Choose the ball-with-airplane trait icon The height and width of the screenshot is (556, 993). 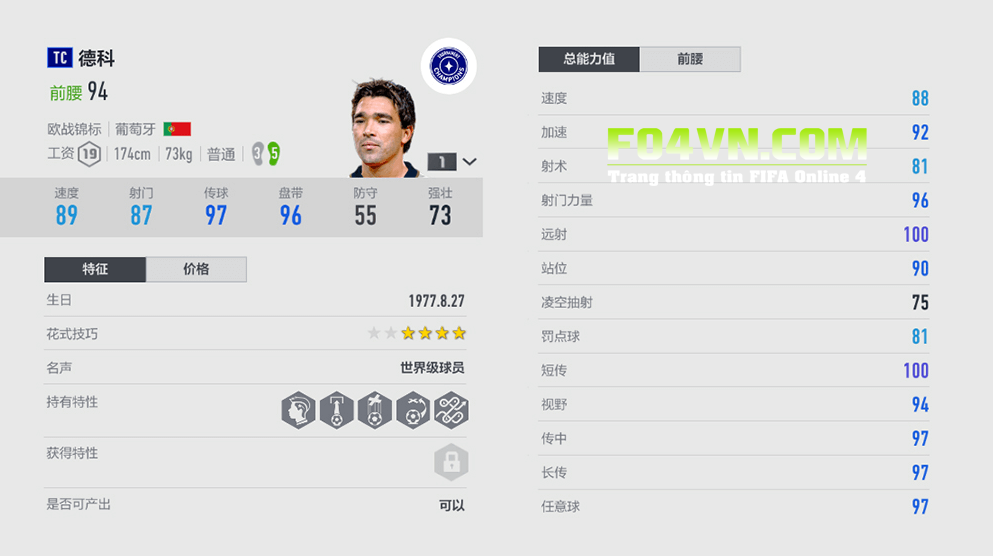(374, 410)
